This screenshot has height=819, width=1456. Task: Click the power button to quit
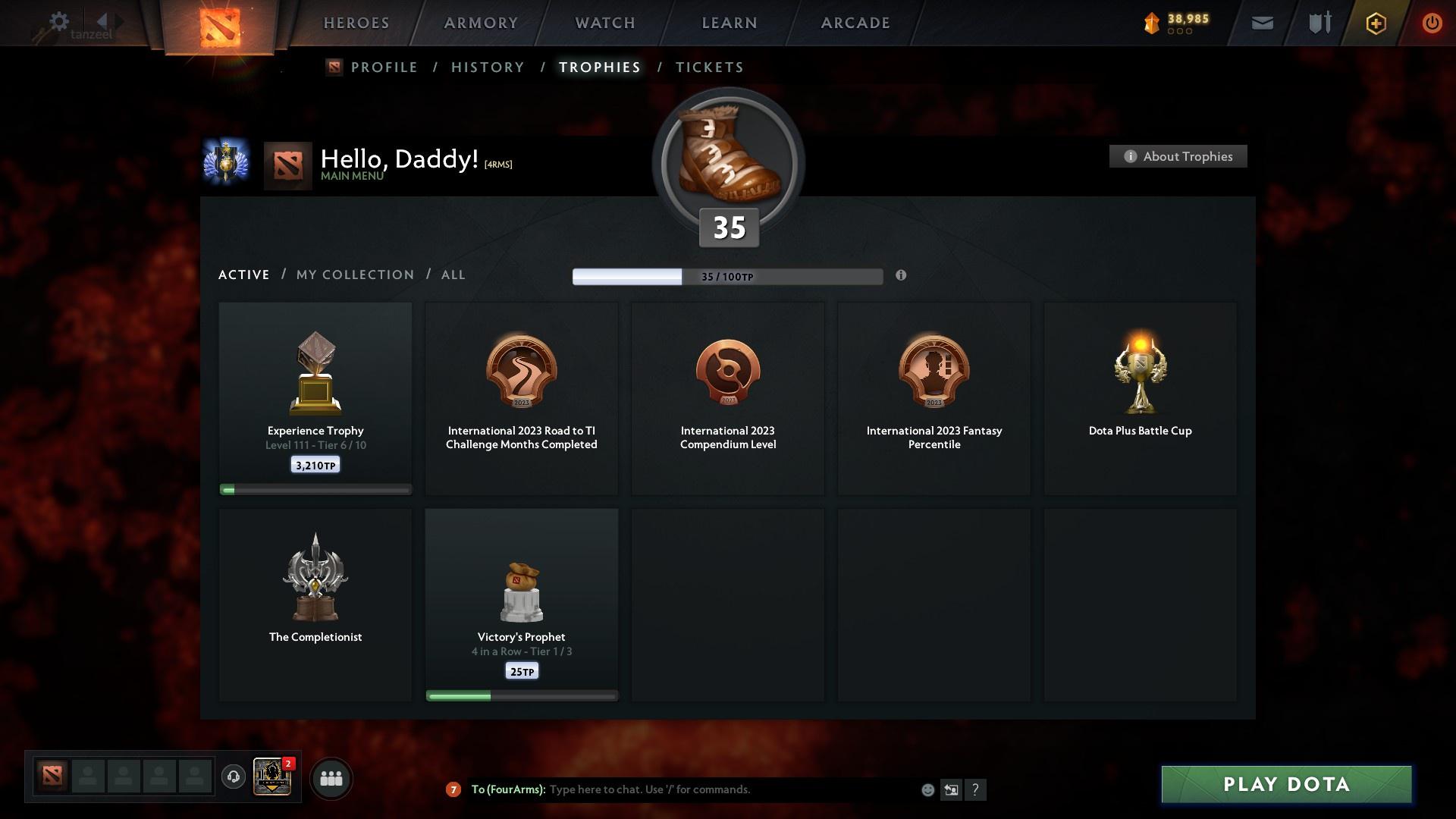pos(1432,23)
